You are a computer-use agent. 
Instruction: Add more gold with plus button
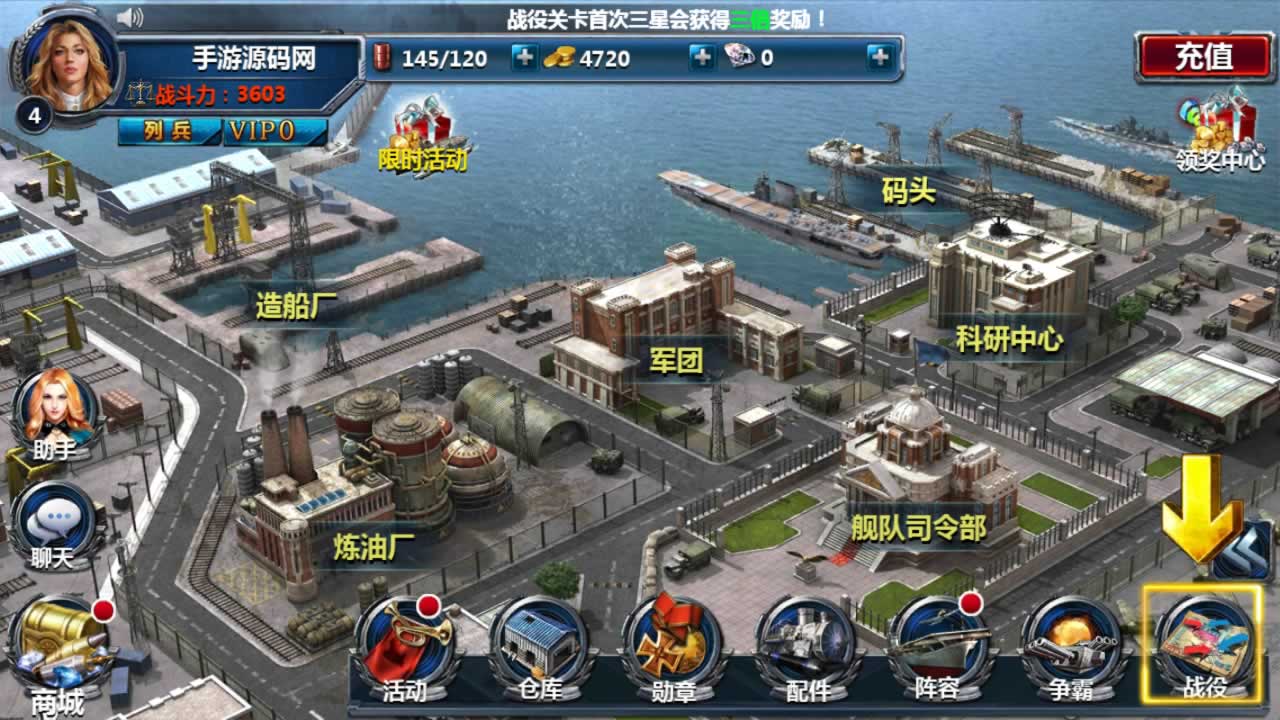tap(702, 58)
